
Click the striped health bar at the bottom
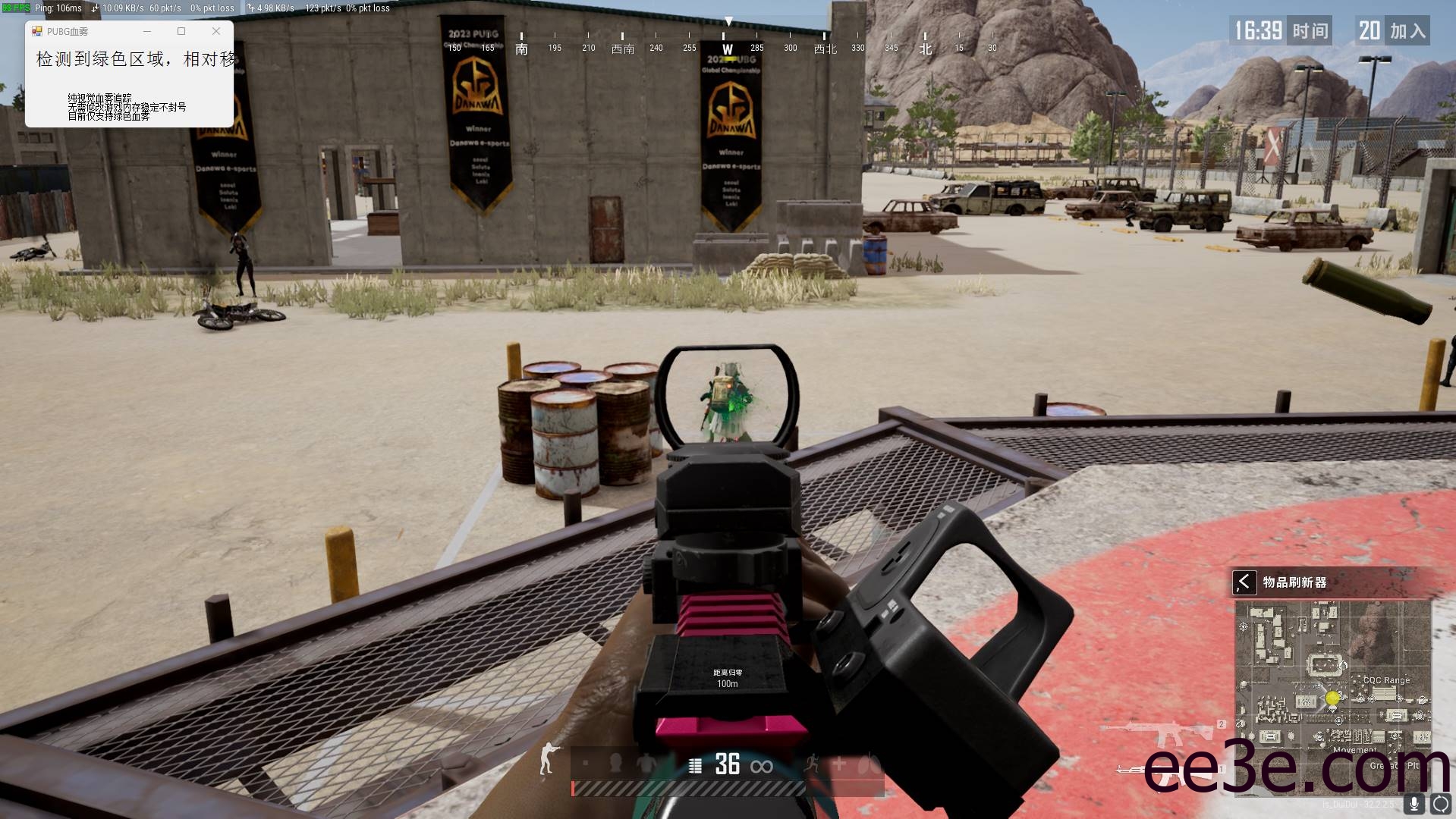coord(721,788)
